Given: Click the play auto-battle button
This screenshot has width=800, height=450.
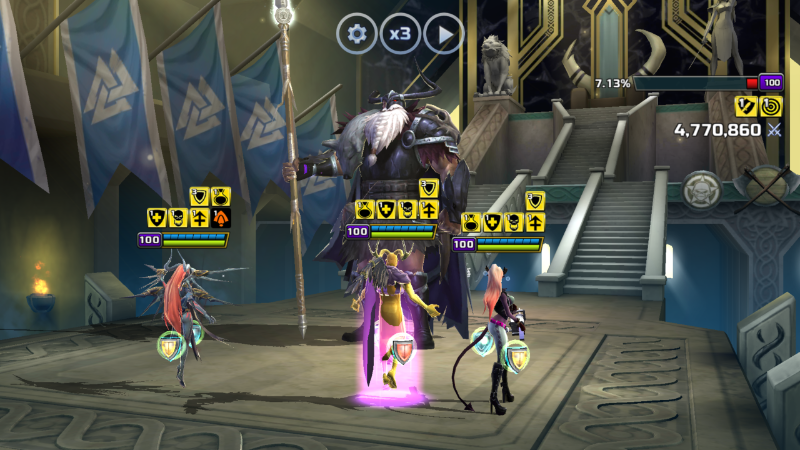Looking at the screenshot, I should [x=444, y=34].
